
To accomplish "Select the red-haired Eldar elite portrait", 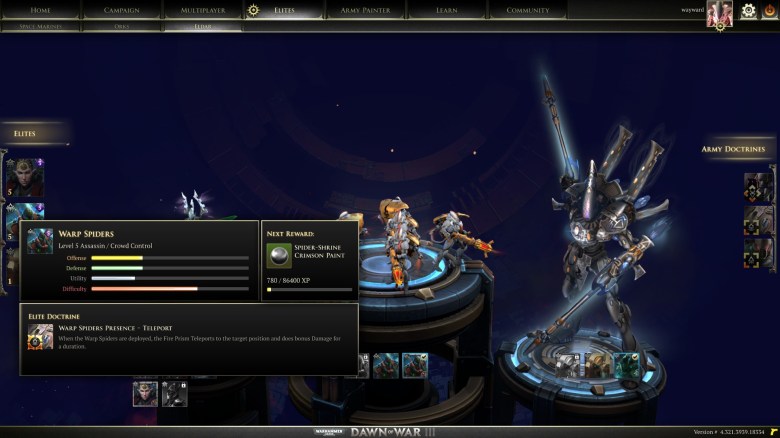I will pyautogui.click(x=24, y=176).
